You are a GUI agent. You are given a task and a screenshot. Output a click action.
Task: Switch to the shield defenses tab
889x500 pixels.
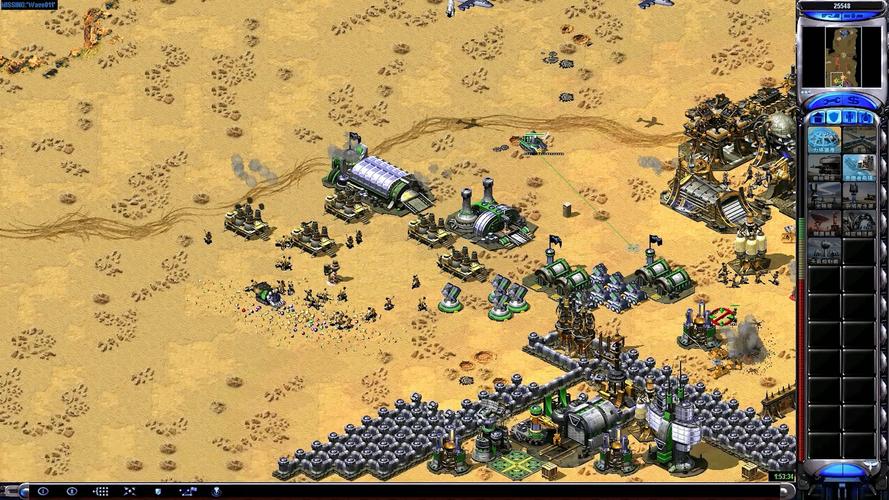point(832,118)
